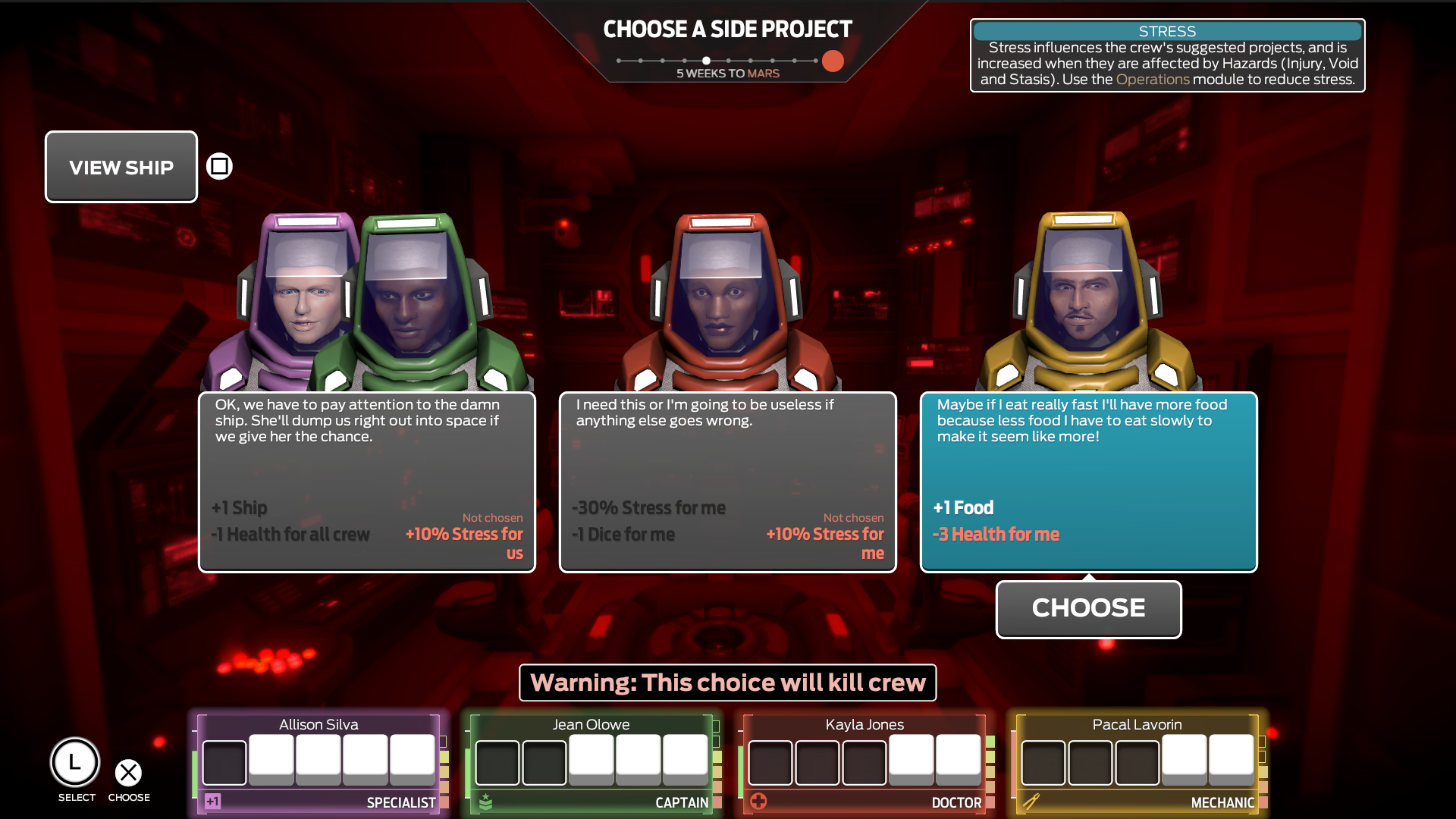Click Kayla Jones's name label
This screenshot has height=819, width=1456.
click(865, 724)
